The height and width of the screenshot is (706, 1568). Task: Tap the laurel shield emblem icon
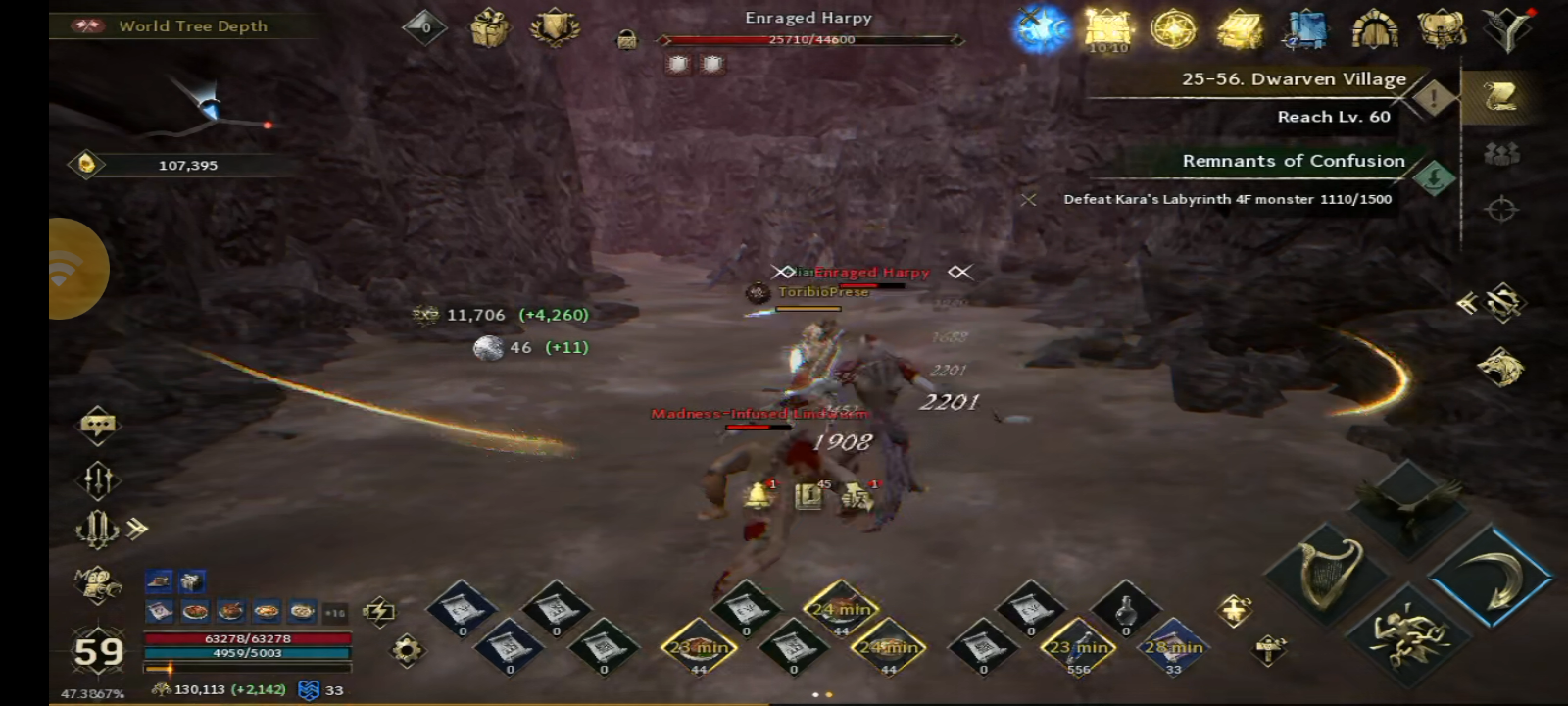click(x=555, y=27)
